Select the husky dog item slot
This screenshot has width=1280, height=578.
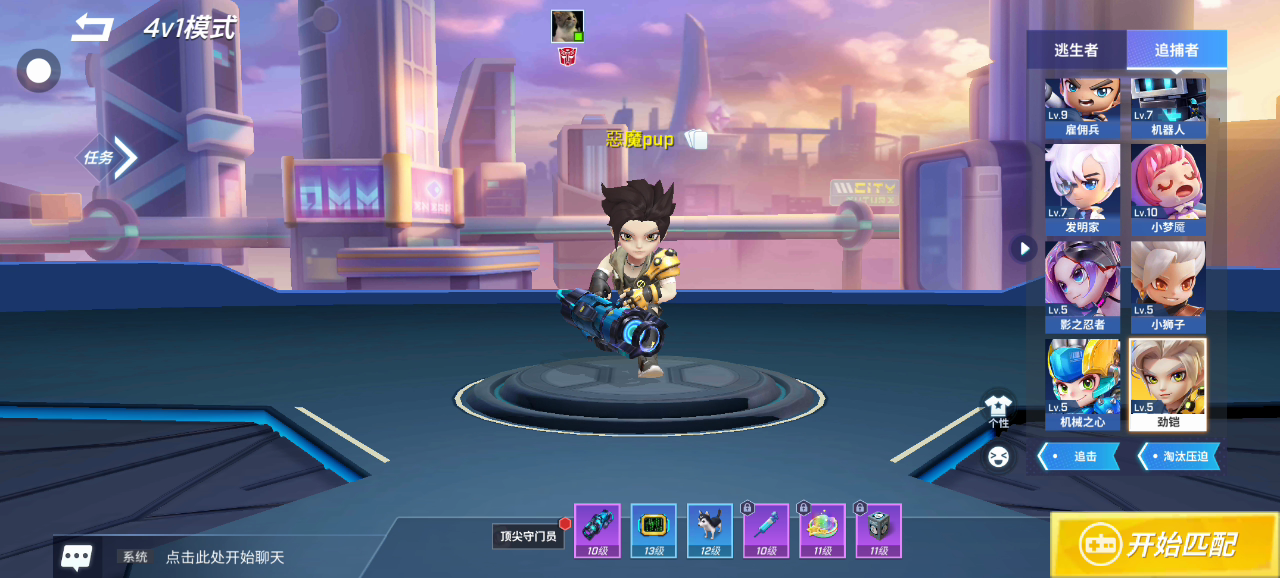tap(710, 530)
